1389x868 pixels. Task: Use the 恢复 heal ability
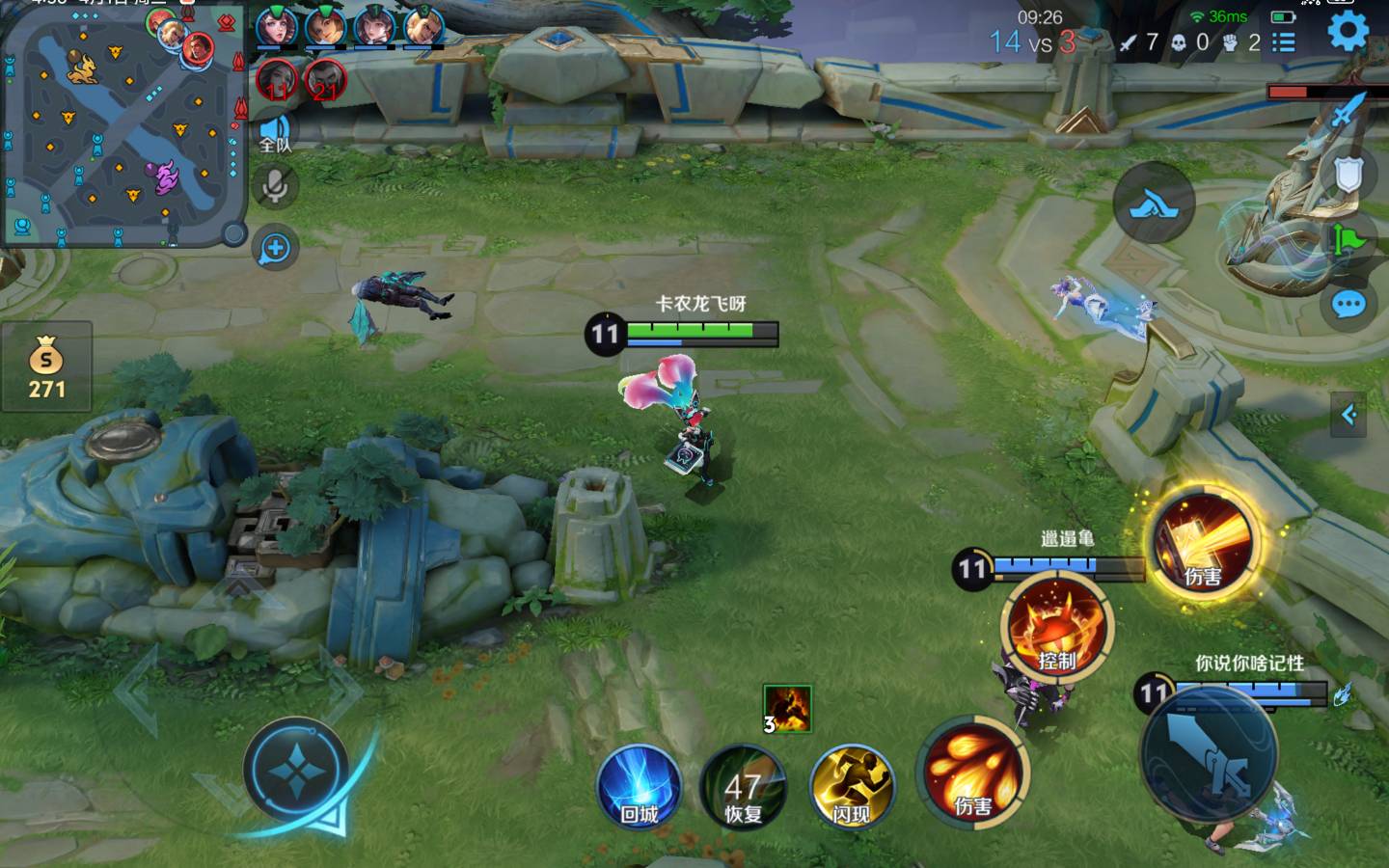point(743,786)
